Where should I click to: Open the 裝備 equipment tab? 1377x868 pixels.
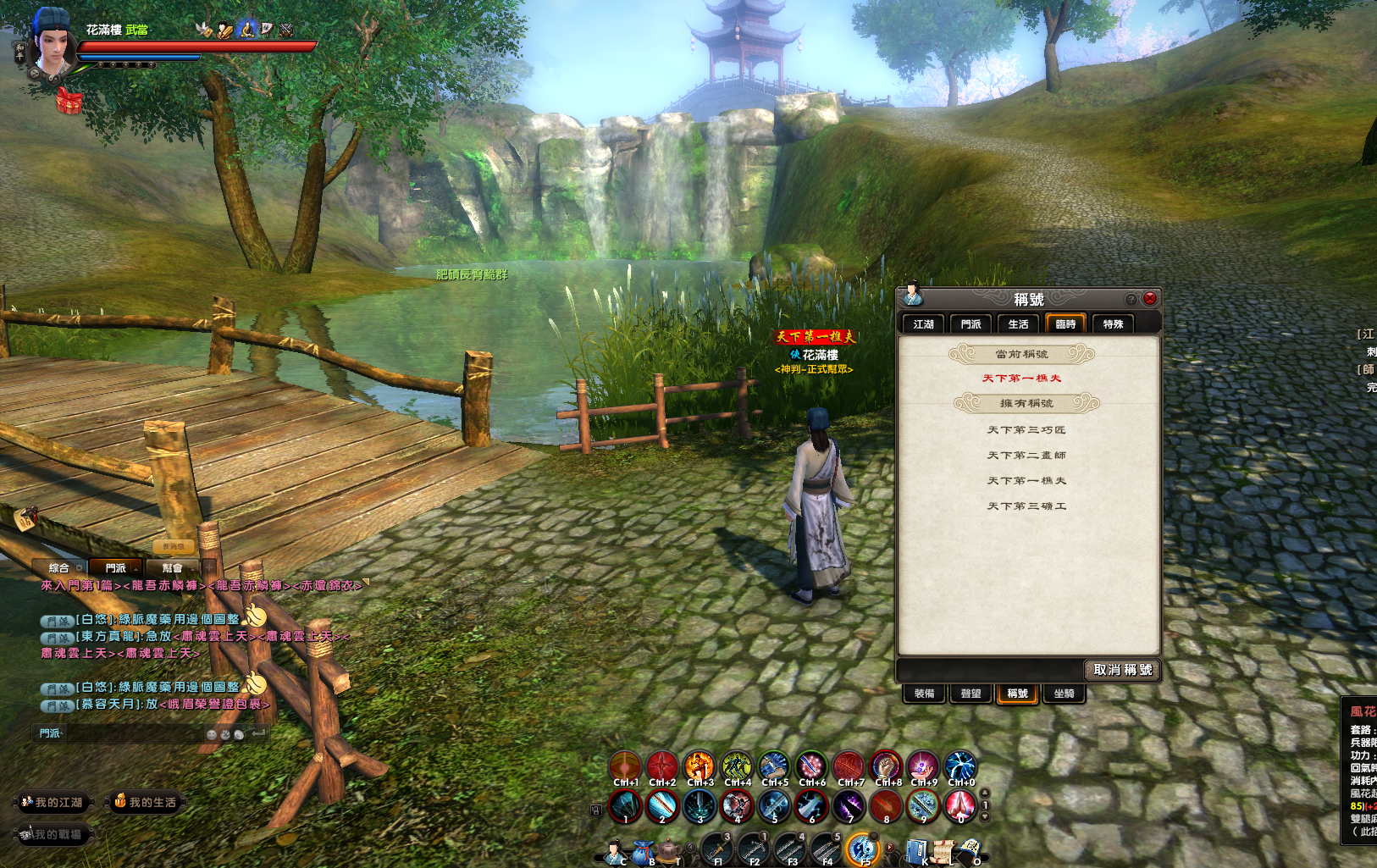click(924, 694)
